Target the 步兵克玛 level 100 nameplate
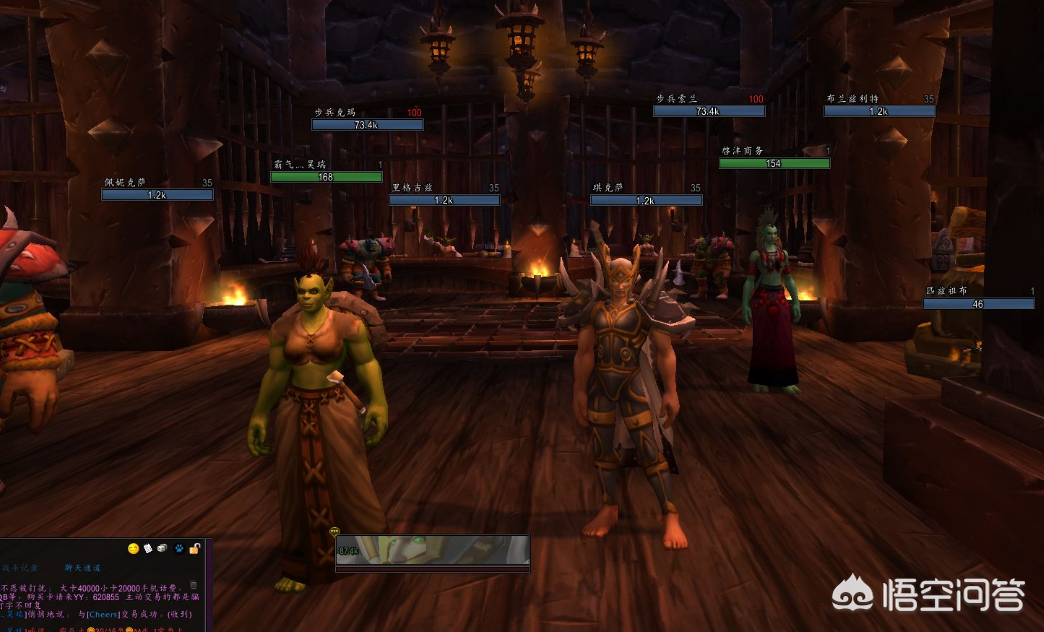The height and width of the screenshot is (632, 1044). (367, 125)
